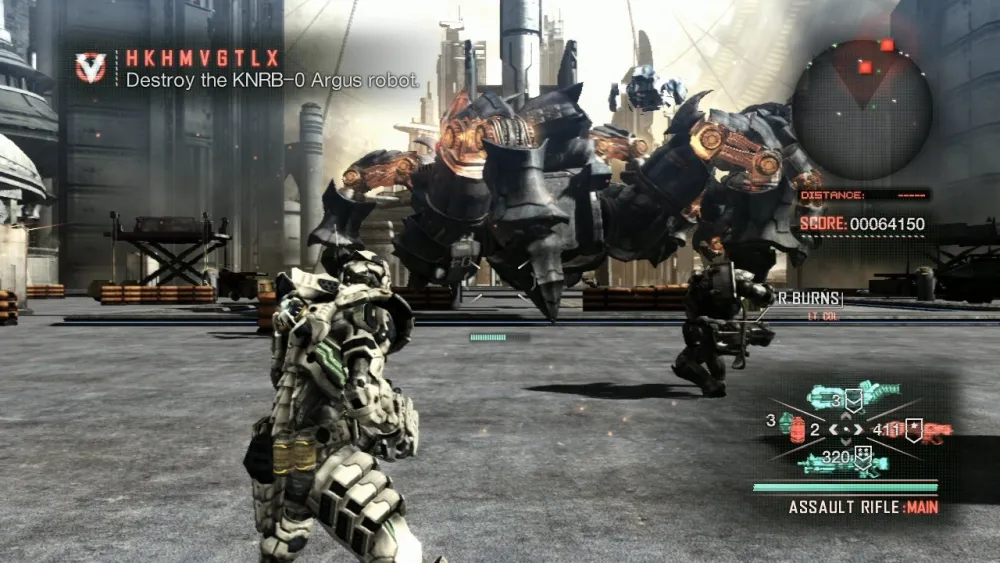Image resolution: width=1000 pixels, height=563 pixels.
Task: Open the Destroy KNRB-0 Argus robot objective
Action: (272, 81)
